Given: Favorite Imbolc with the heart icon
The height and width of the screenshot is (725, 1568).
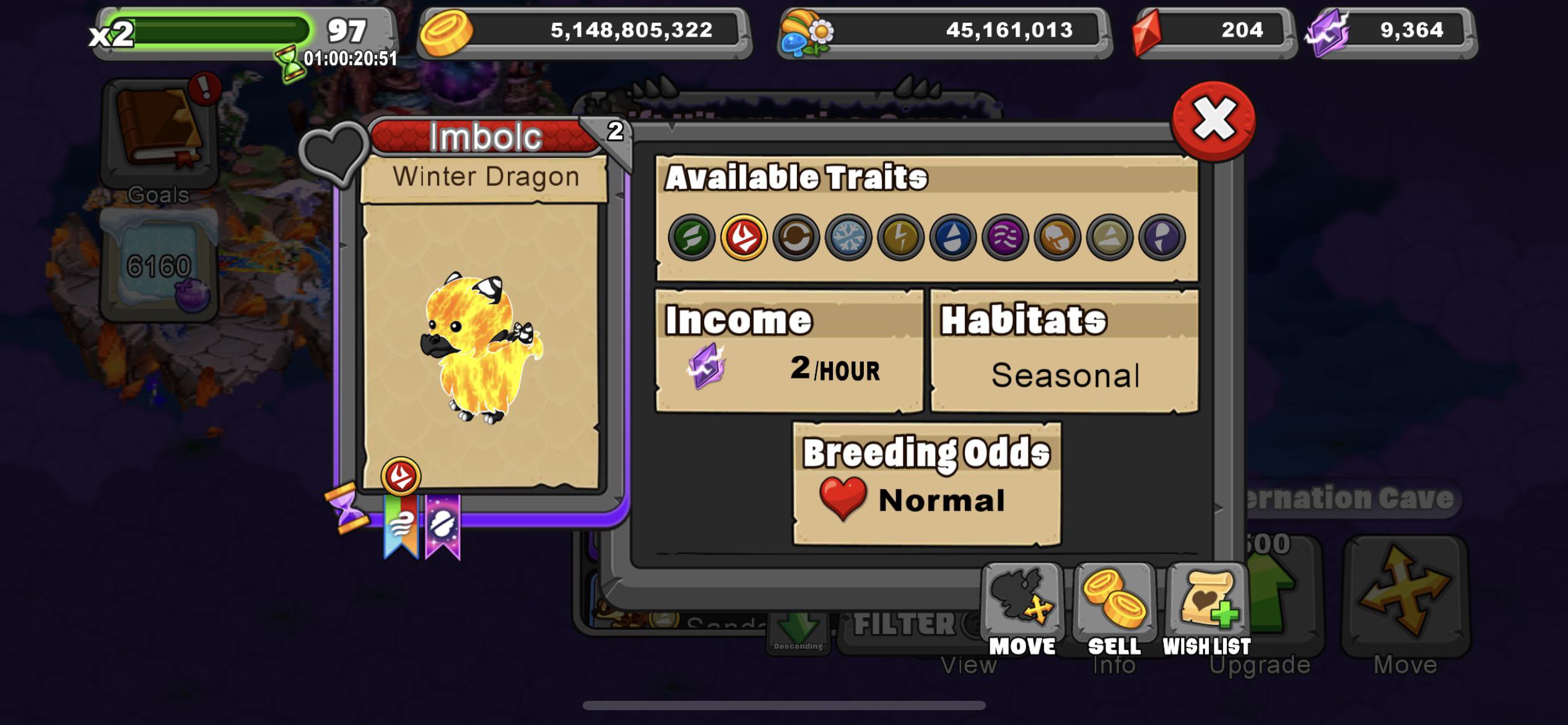Looking at the screenshot, I should [x=334, y=152].
